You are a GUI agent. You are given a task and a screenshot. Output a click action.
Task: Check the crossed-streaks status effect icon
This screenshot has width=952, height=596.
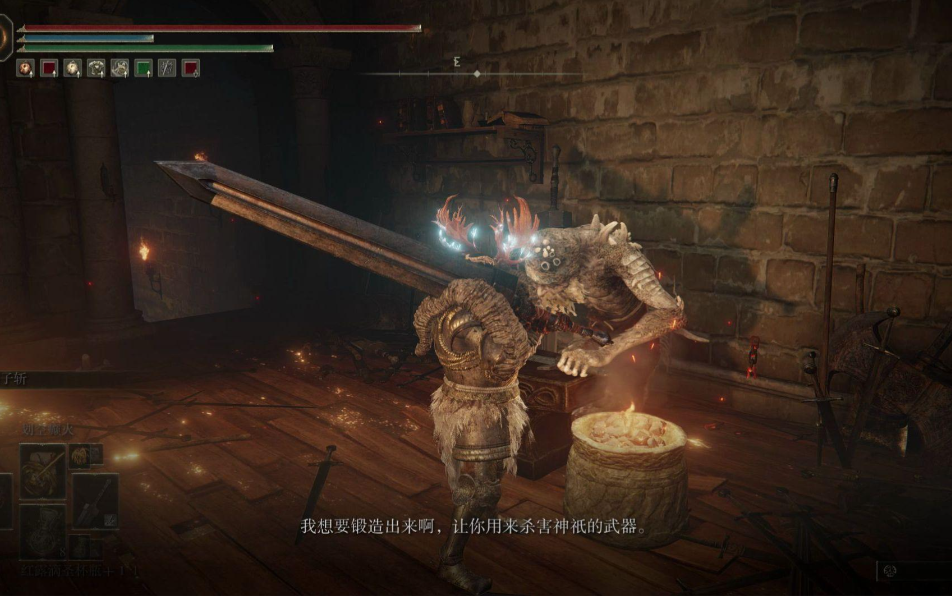(x=167, y=68)
